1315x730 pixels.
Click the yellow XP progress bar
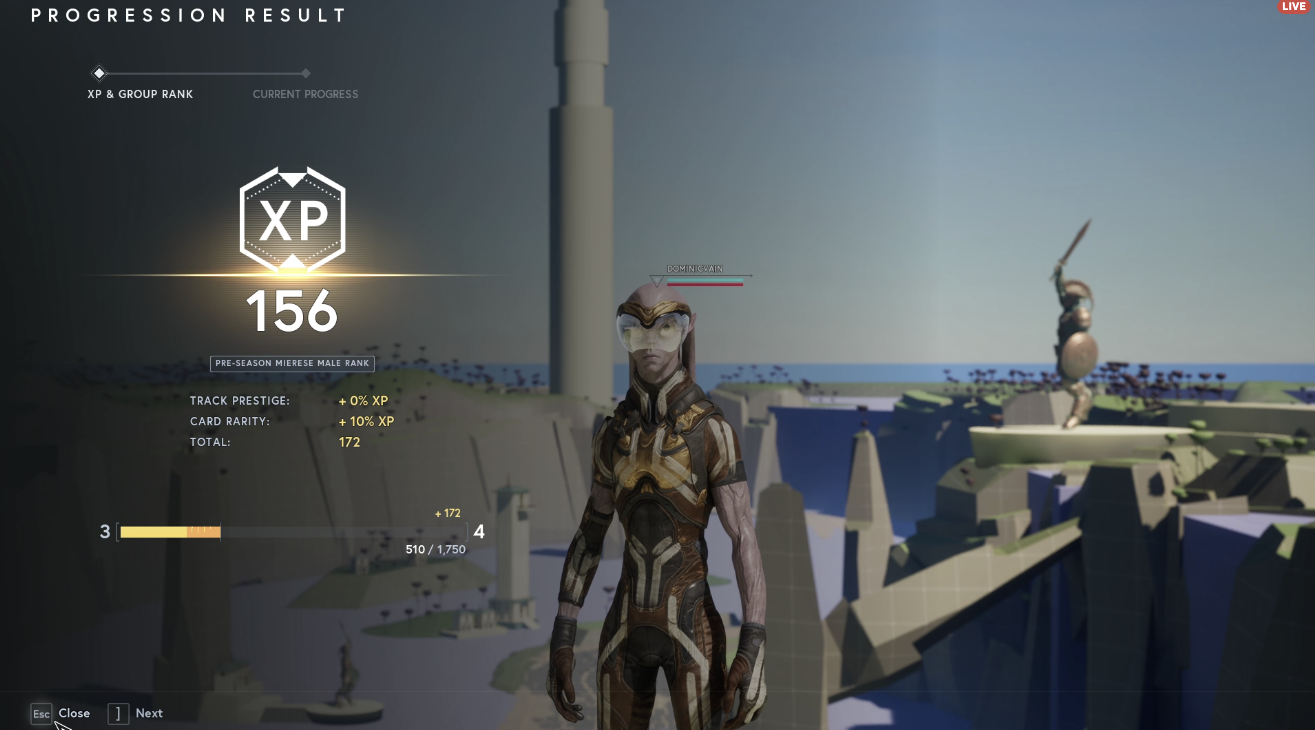[170, 532]
